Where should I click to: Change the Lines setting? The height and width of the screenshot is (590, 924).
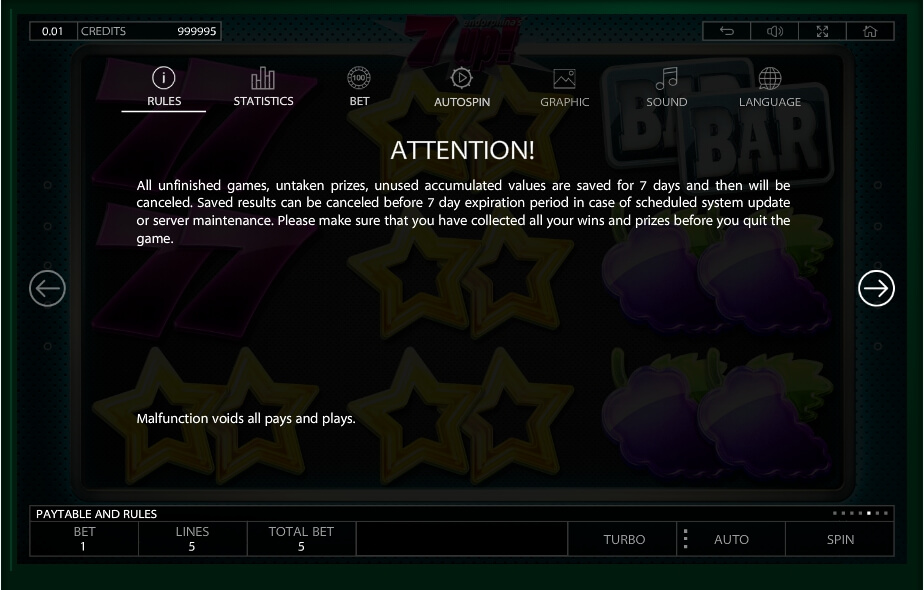pyautogui.click(x=192, y=539)
